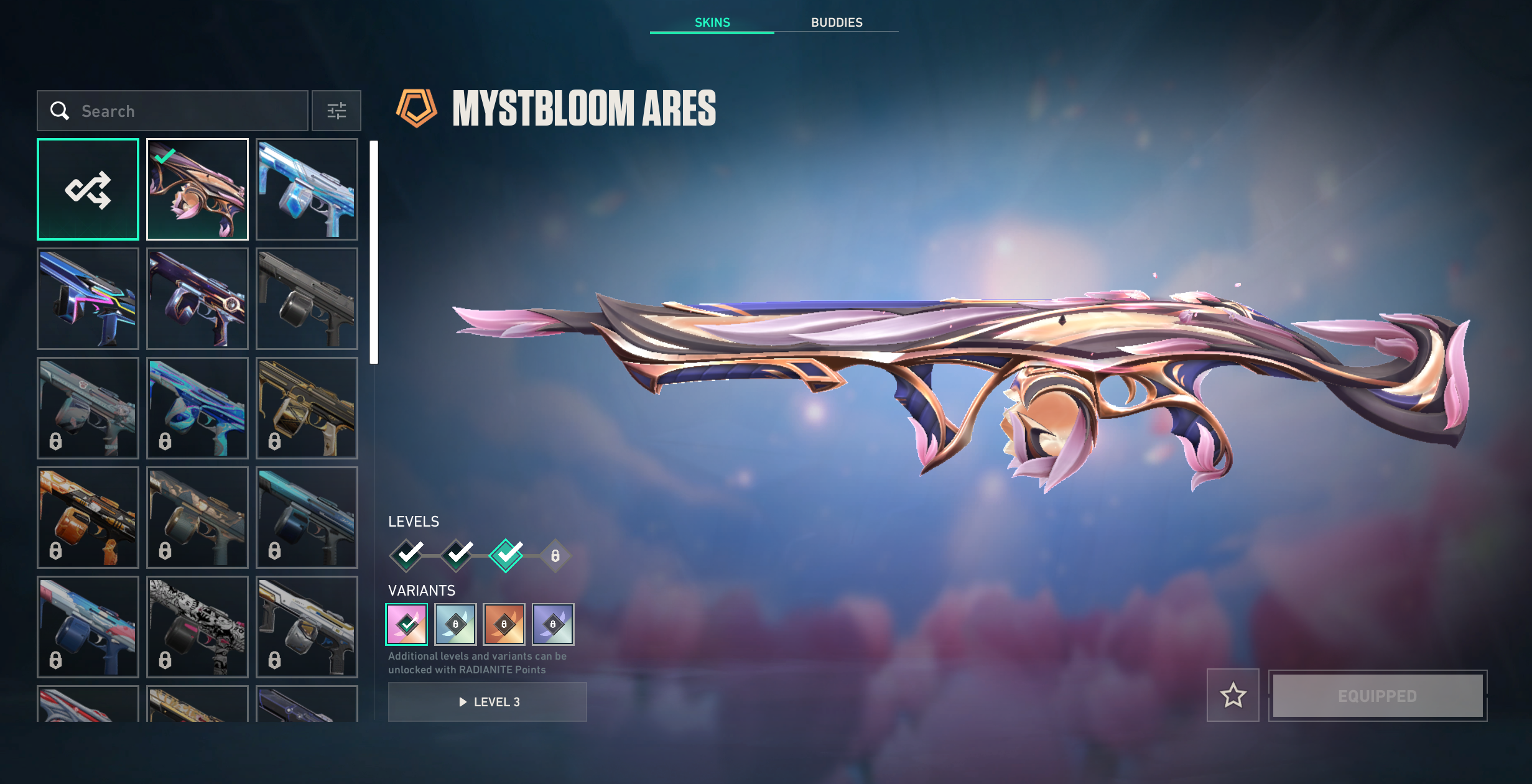Select the second level checkmark

457,555
